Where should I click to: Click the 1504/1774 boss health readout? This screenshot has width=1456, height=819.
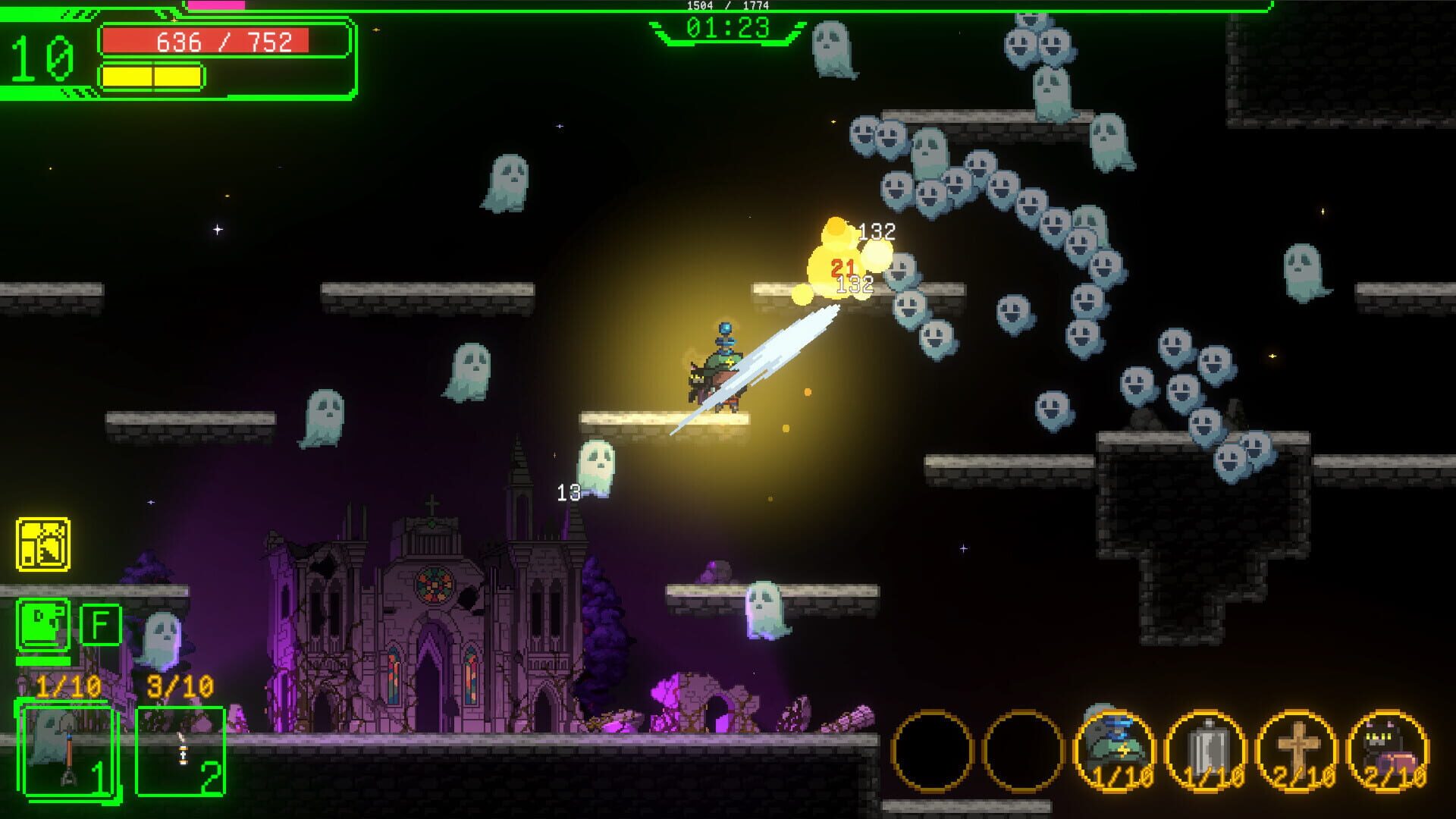coord(726,7)
